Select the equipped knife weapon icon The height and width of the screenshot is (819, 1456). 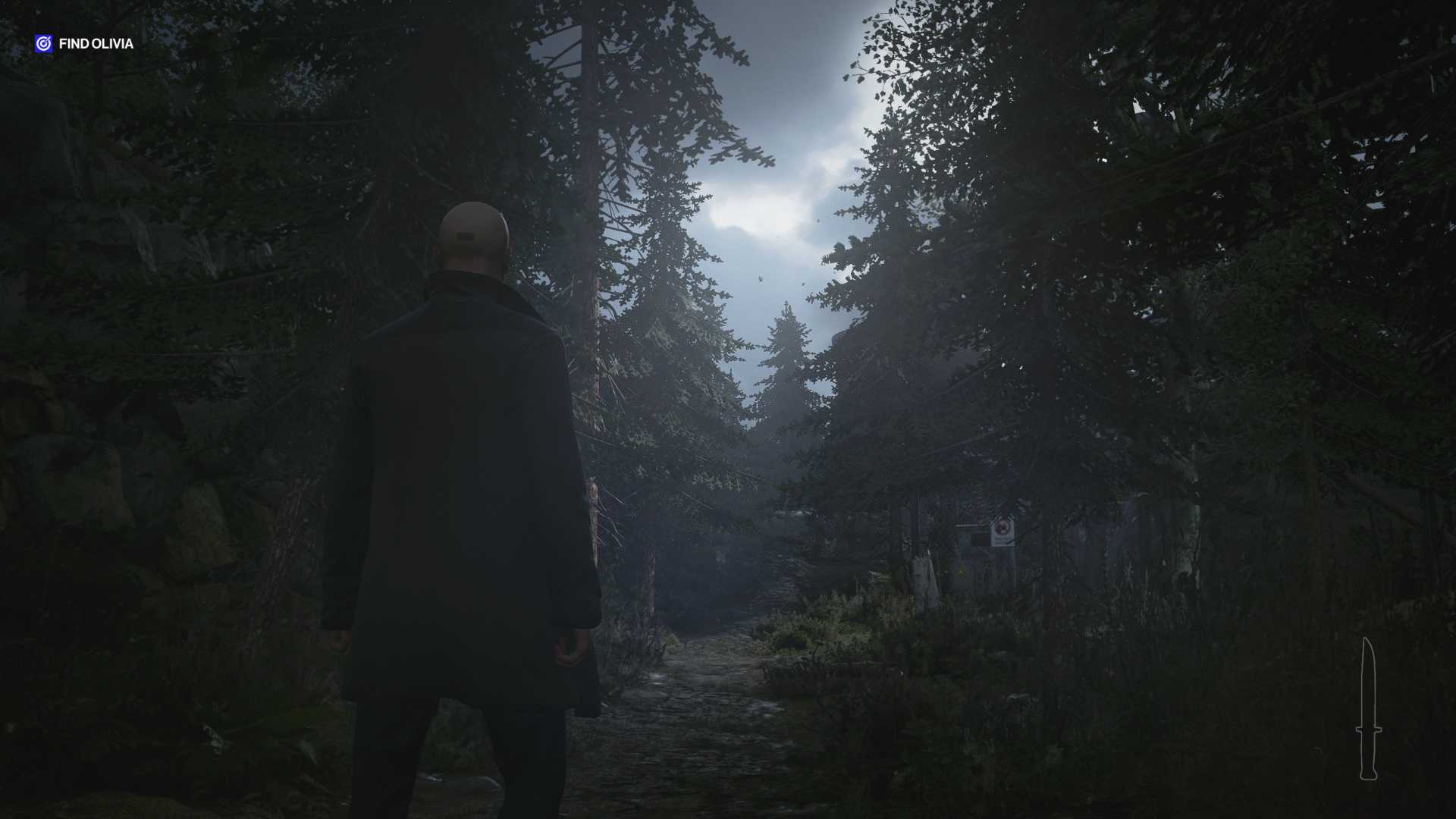click(x=1368, y=709)
